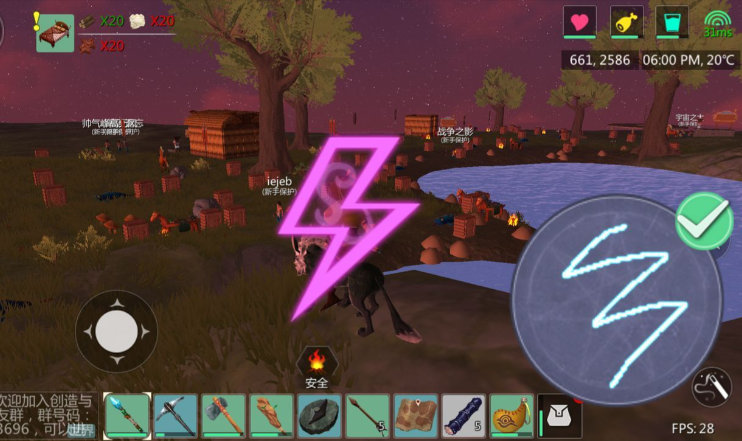Tap the magic wand button

[x=710, y=386]
